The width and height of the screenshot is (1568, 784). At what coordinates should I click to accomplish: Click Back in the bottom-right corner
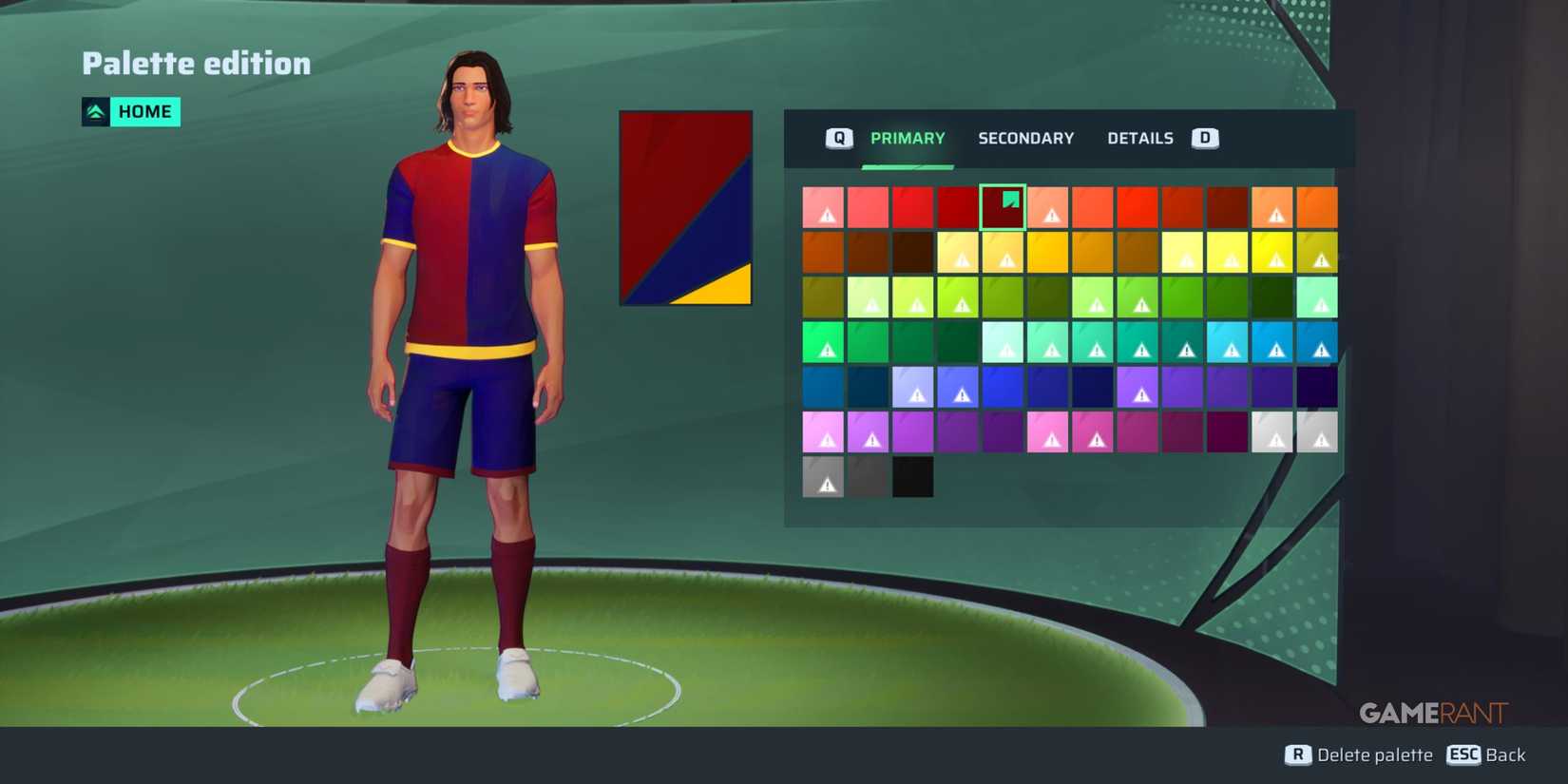[1506, 755]
